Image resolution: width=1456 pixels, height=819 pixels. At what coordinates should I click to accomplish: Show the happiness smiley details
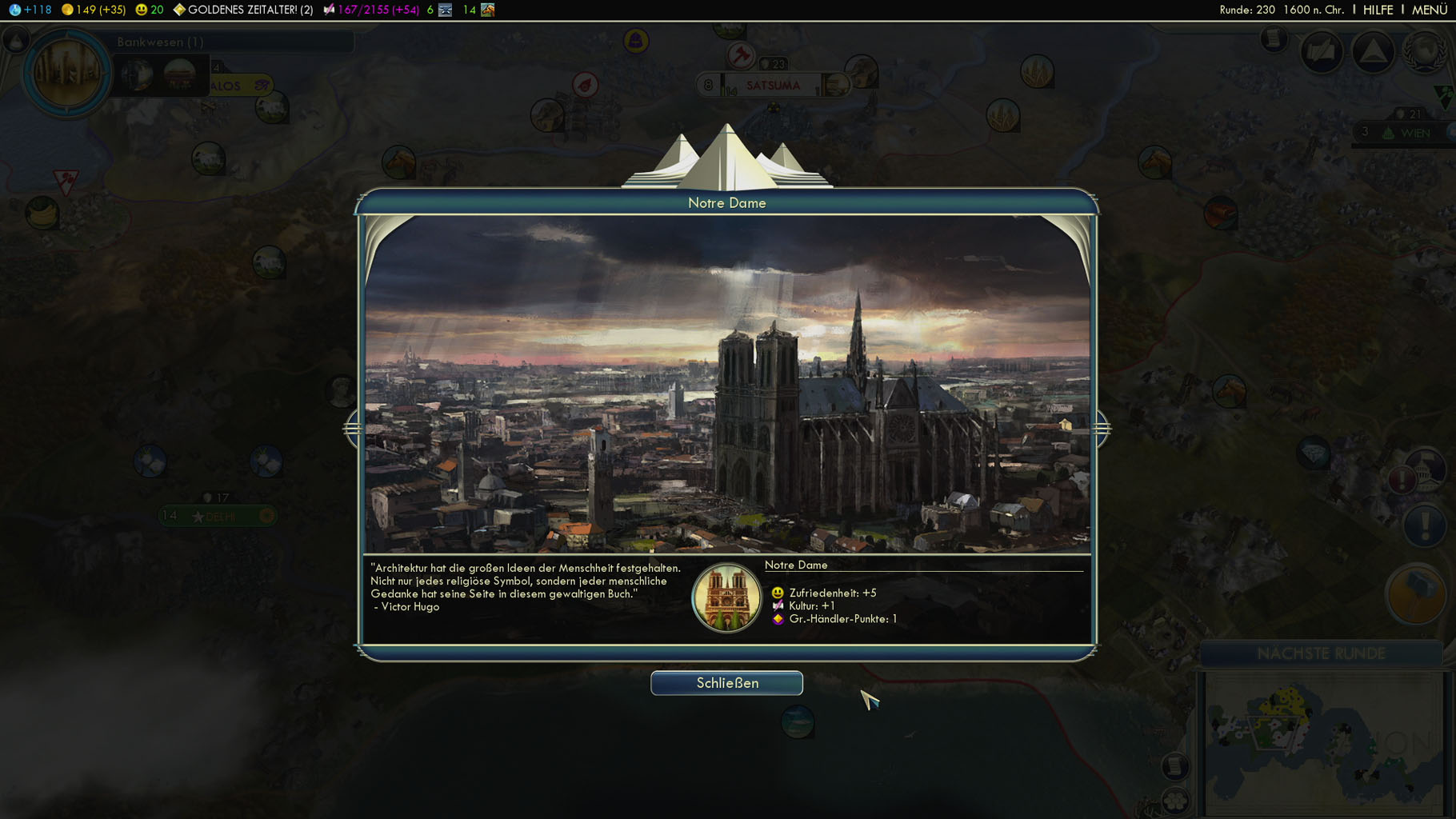click(x=149, y=10)
